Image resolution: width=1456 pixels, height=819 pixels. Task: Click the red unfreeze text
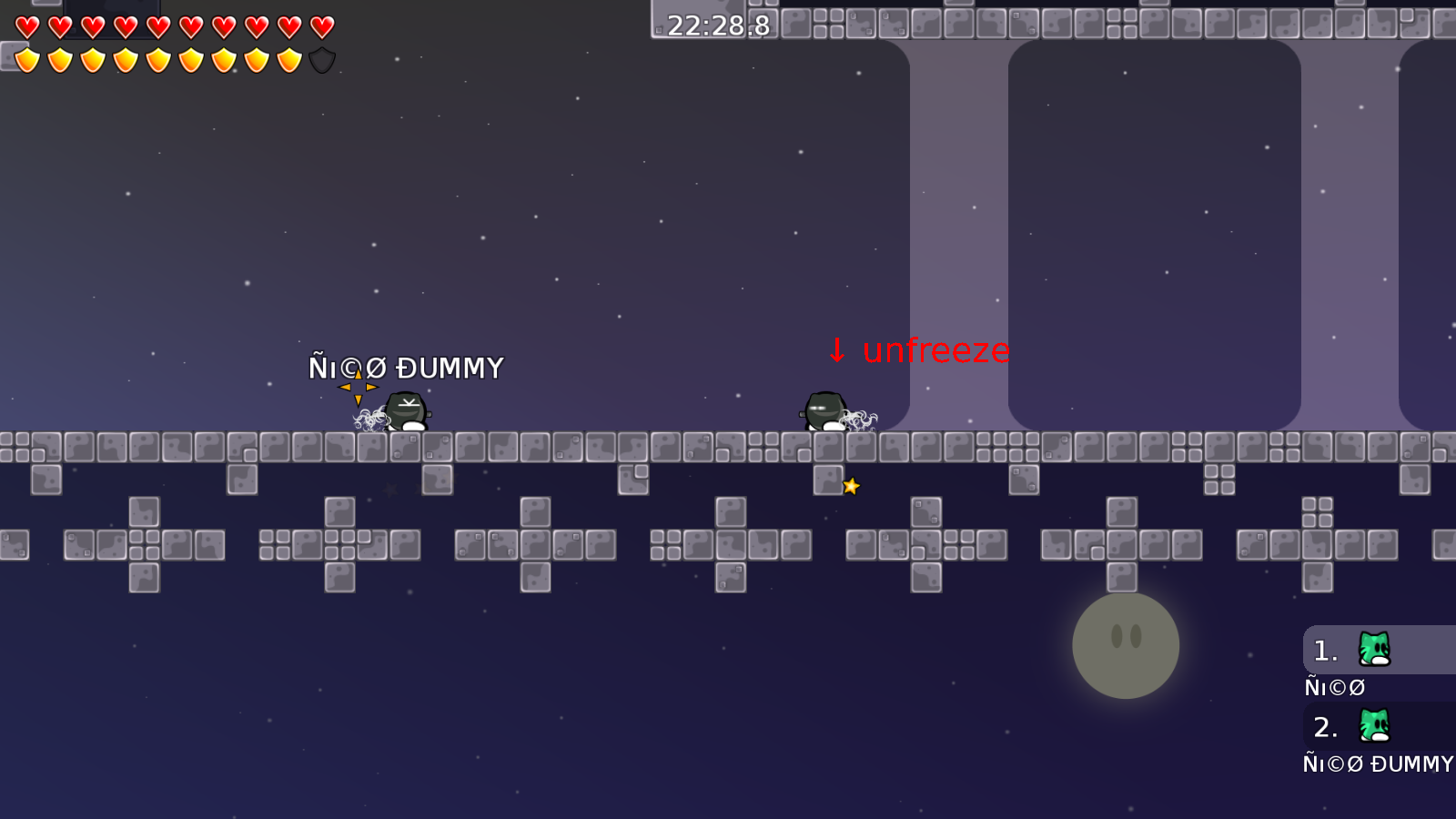[x=936, y=349]
